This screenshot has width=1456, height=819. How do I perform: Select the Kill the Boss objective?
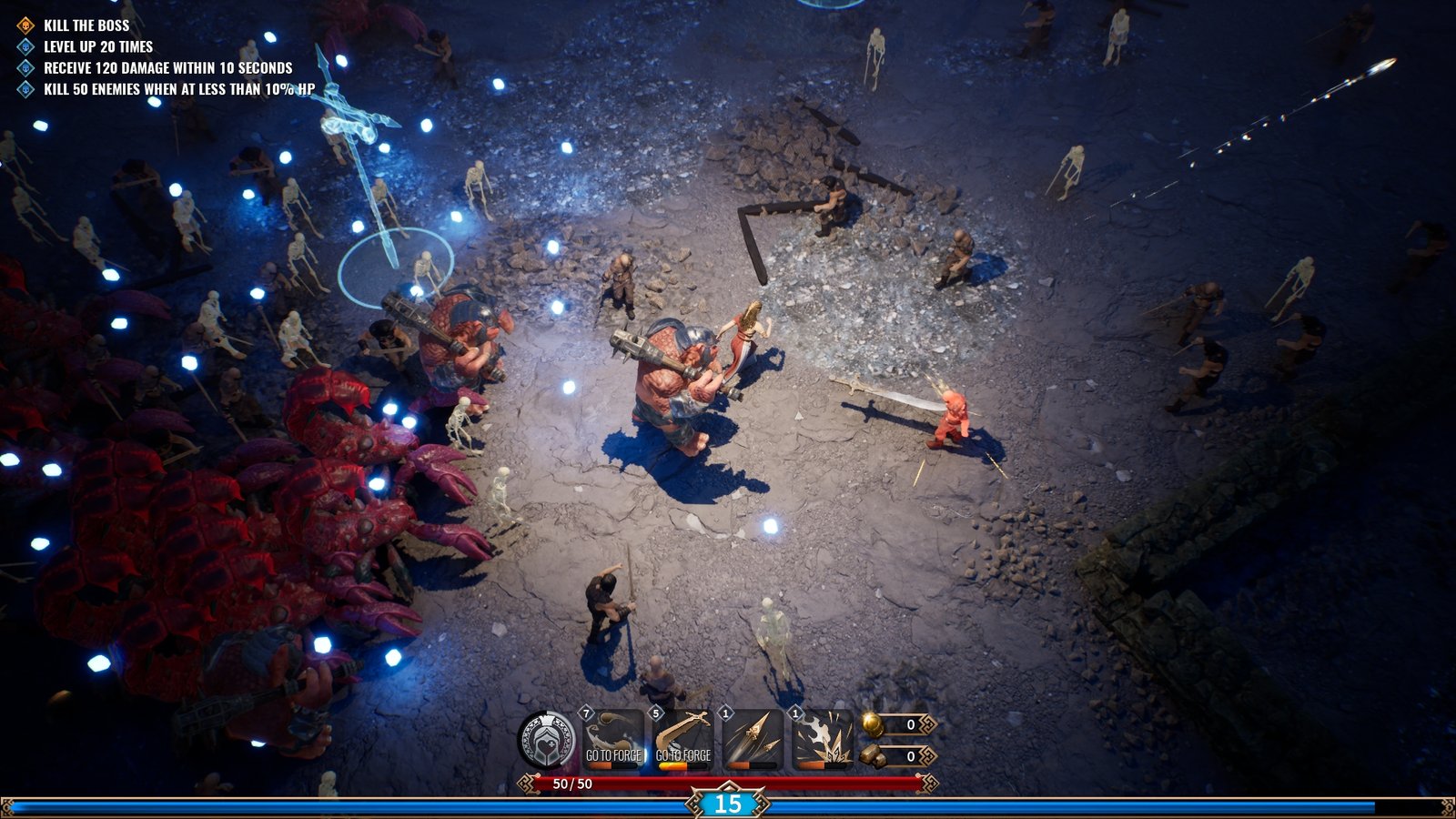click(x=86, y=25)
